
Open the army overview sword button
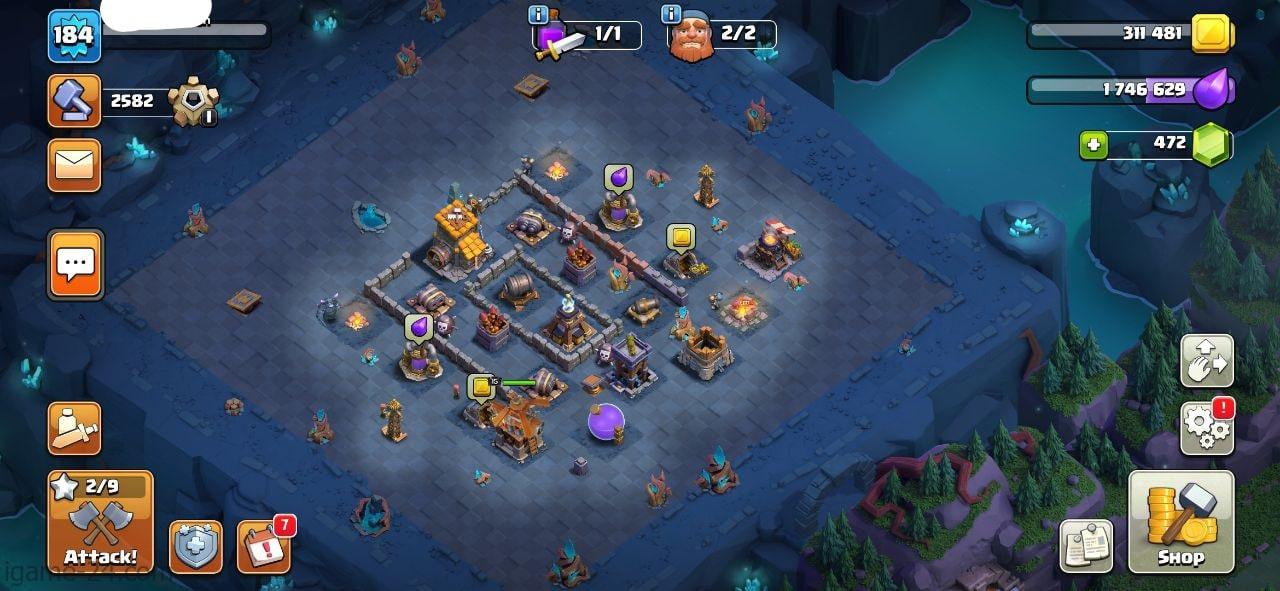[75, 429]
